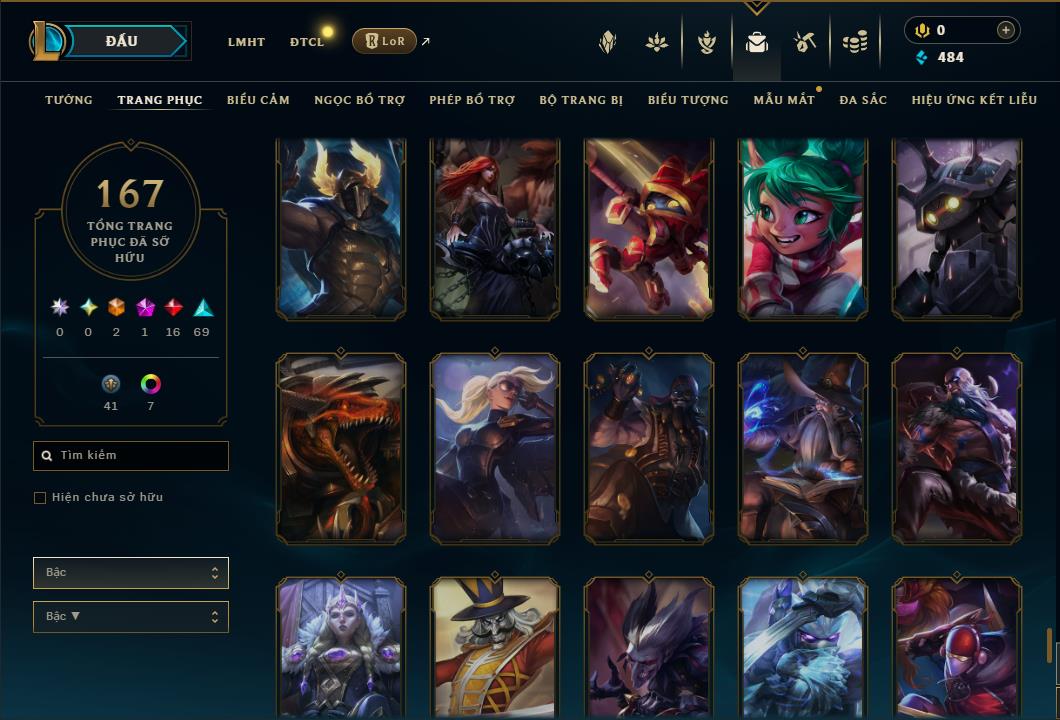
Task: Launch the LoR link button
Action: [x=385, y=41]
